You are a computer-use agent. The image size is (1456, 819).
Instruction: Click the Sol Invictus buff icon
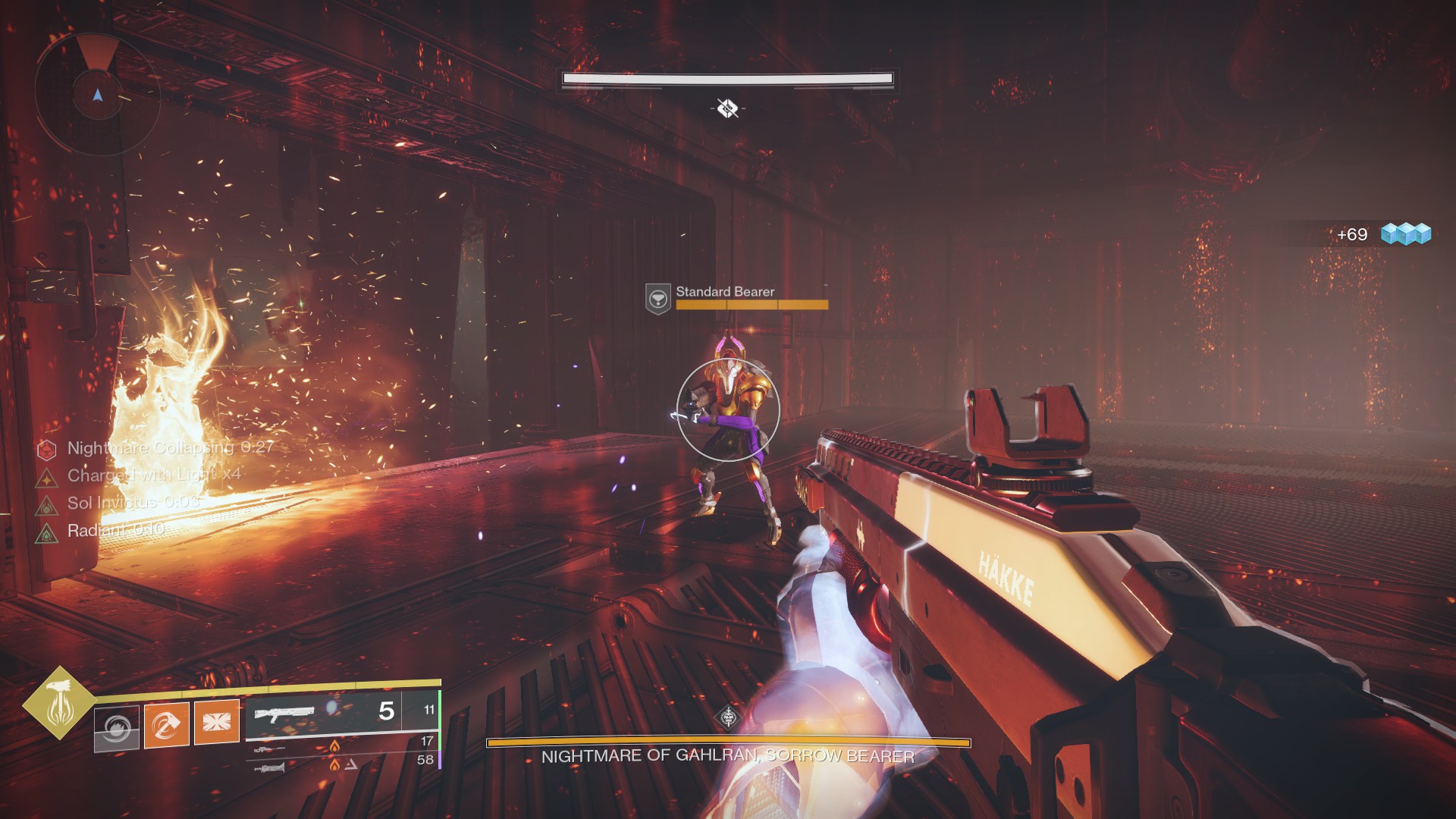click(47, 504)
